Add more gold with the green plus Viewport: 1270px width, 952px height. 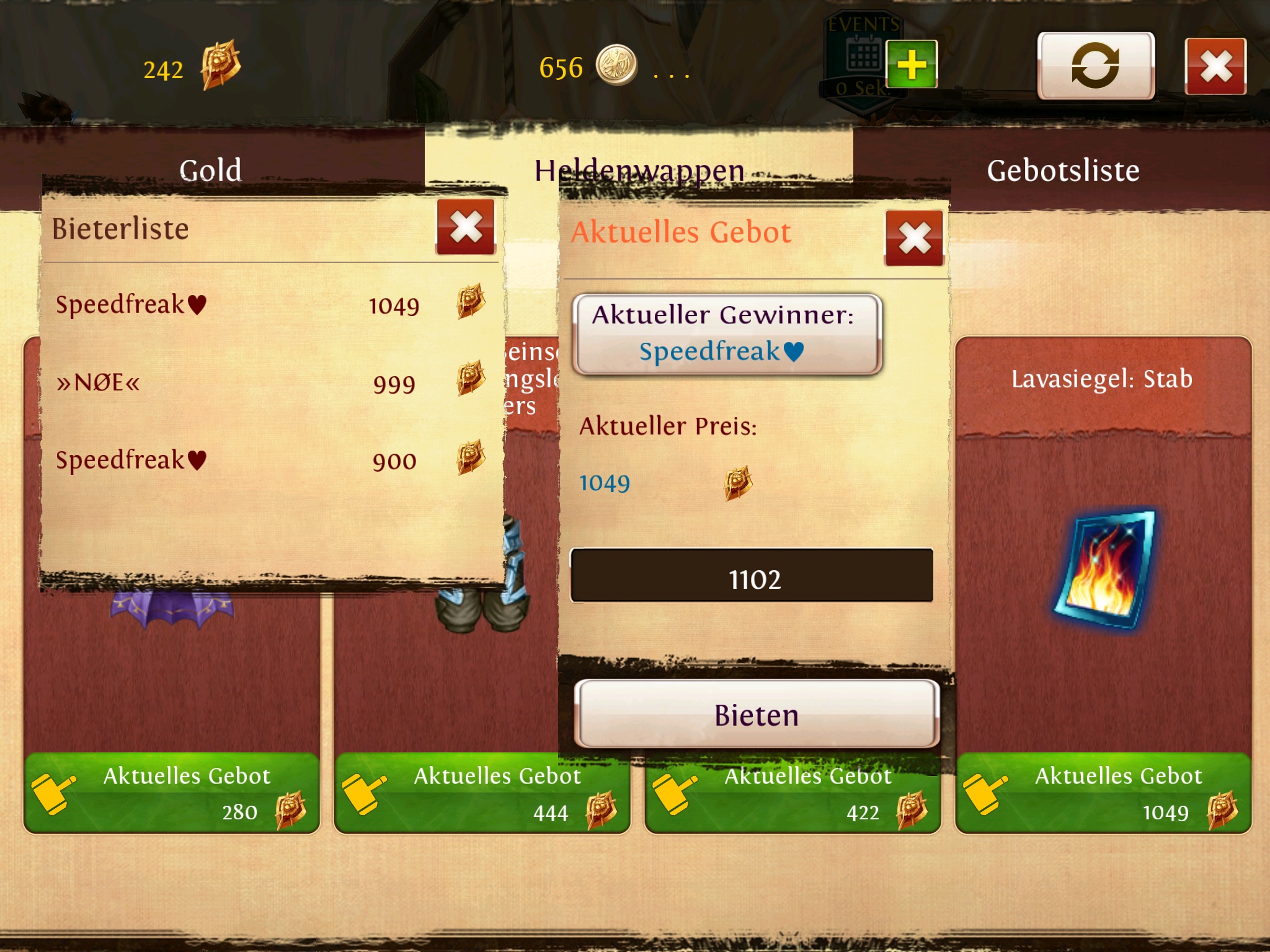[911, 64]
